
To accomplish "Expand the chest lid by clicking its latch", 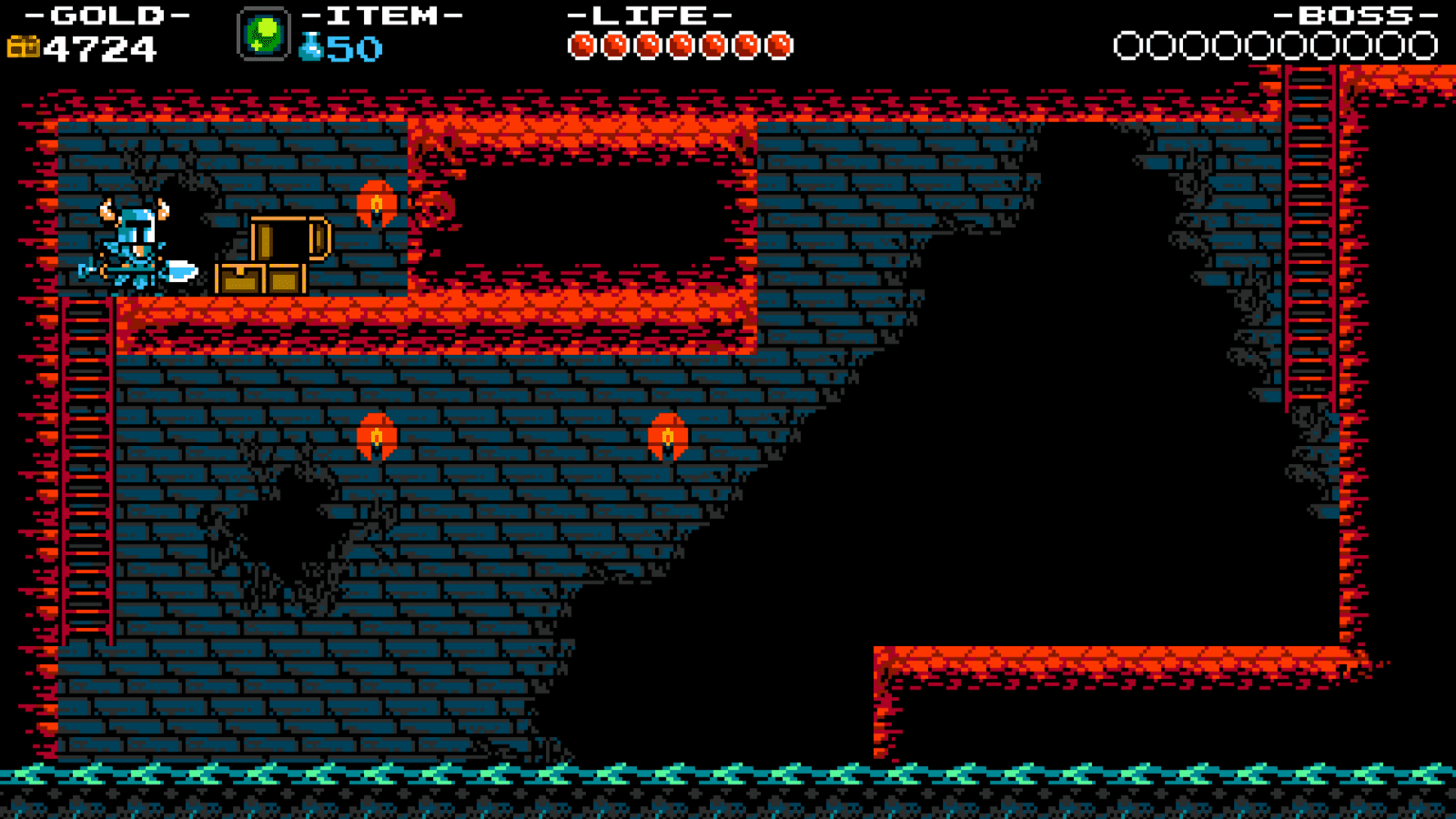I will point(318,238).
